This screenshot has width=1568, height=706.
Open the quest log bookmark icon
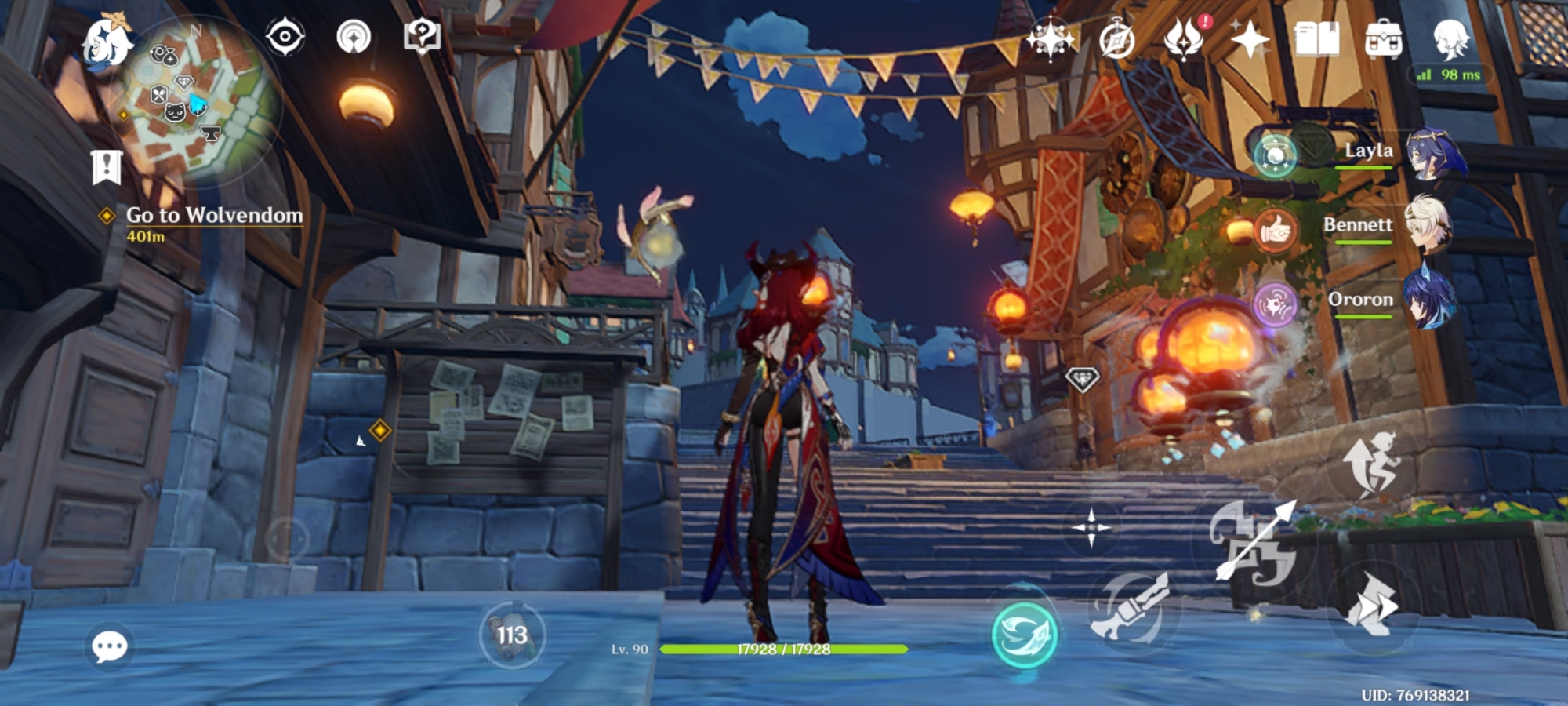coord(107,167)
